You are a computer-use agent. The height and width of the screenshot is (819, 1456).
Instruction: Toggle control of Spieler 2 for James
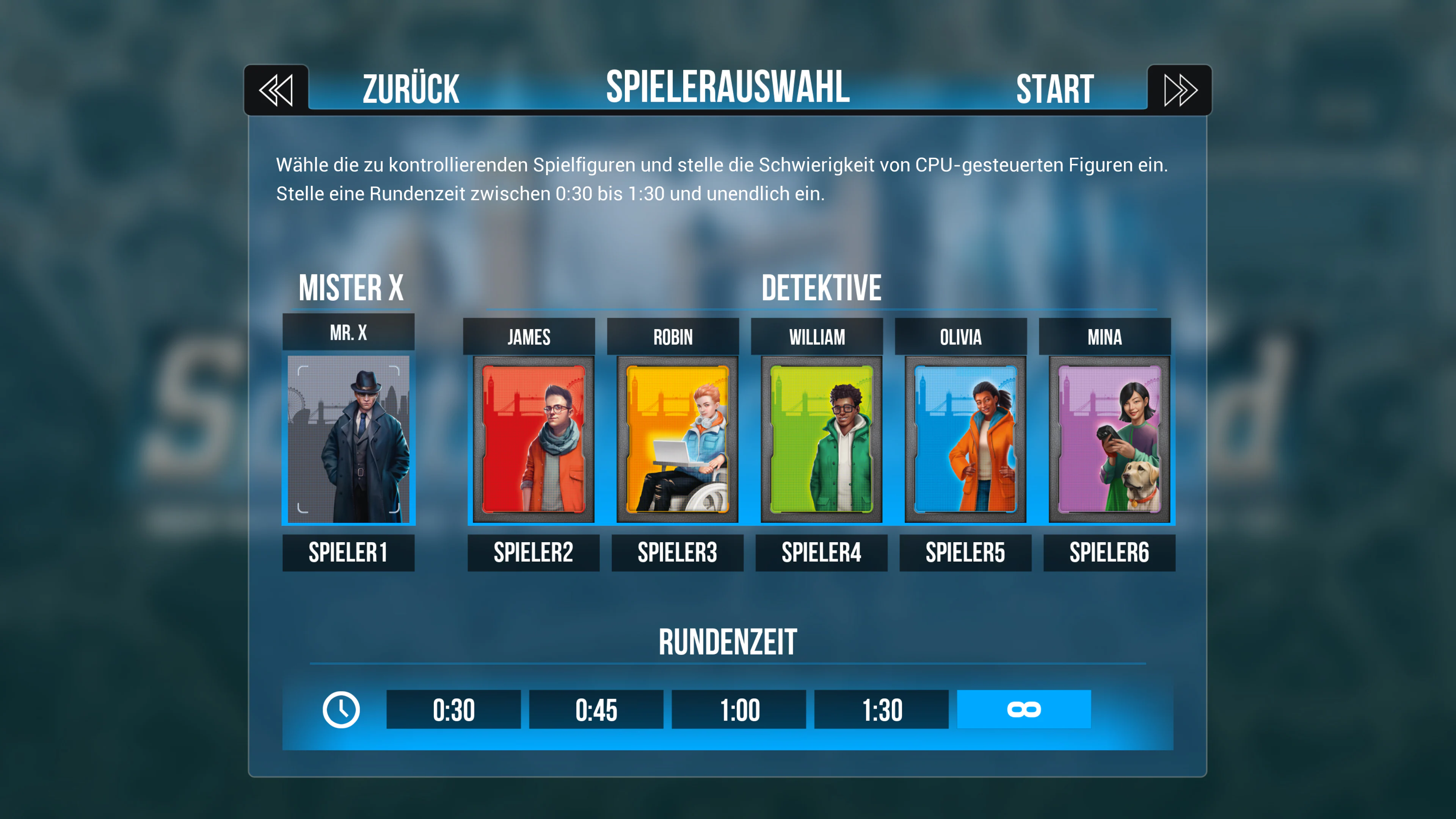pos(533,552)
